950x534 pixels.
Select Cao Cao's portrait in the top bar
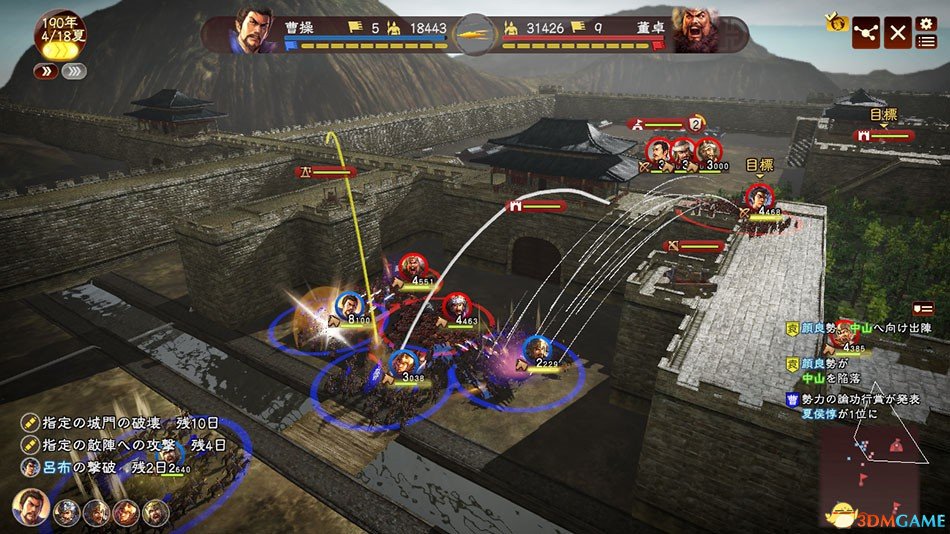click(254, 30)
